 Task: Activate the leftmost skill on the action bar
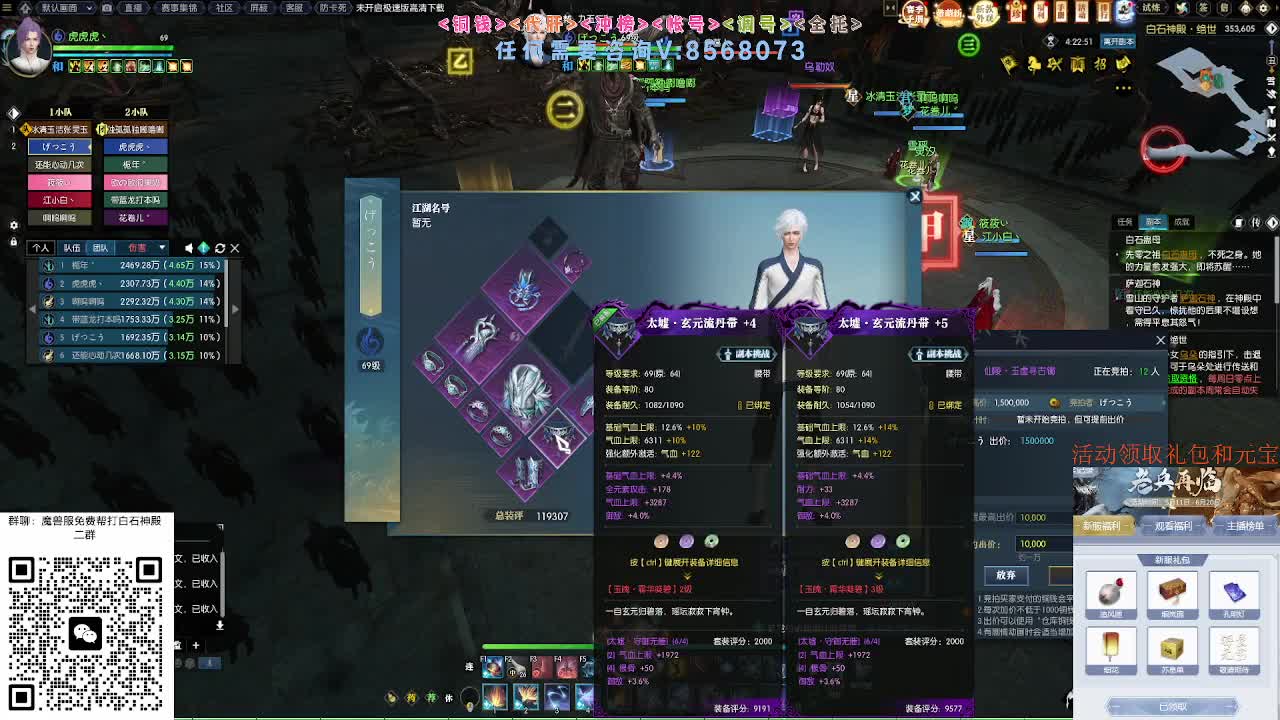pos(494,697)
